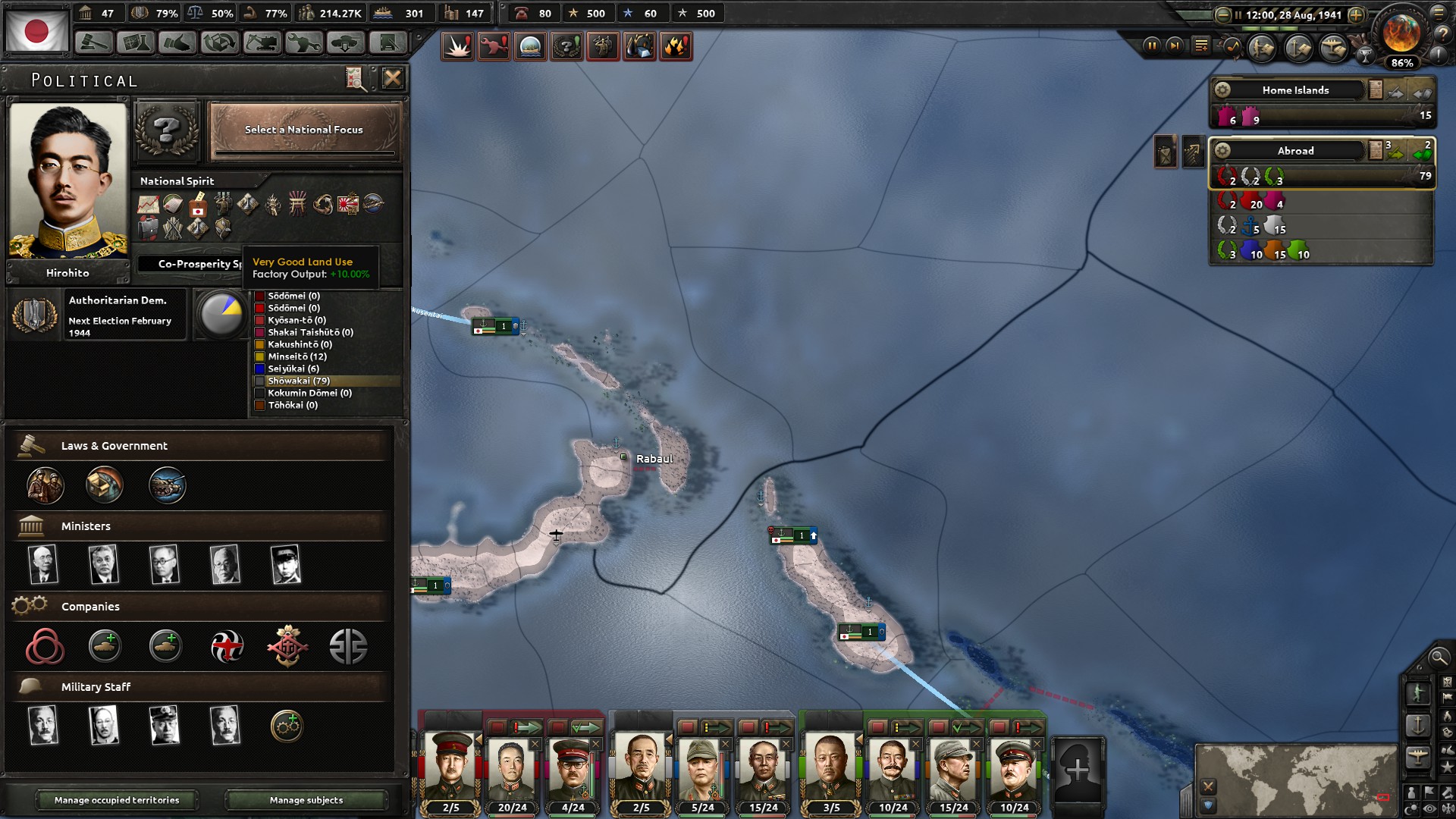Image resolution: width=1456 pixels, height=819 pixels.
Task: Pause the game with the pause button
Action: tap(1152, 46)
